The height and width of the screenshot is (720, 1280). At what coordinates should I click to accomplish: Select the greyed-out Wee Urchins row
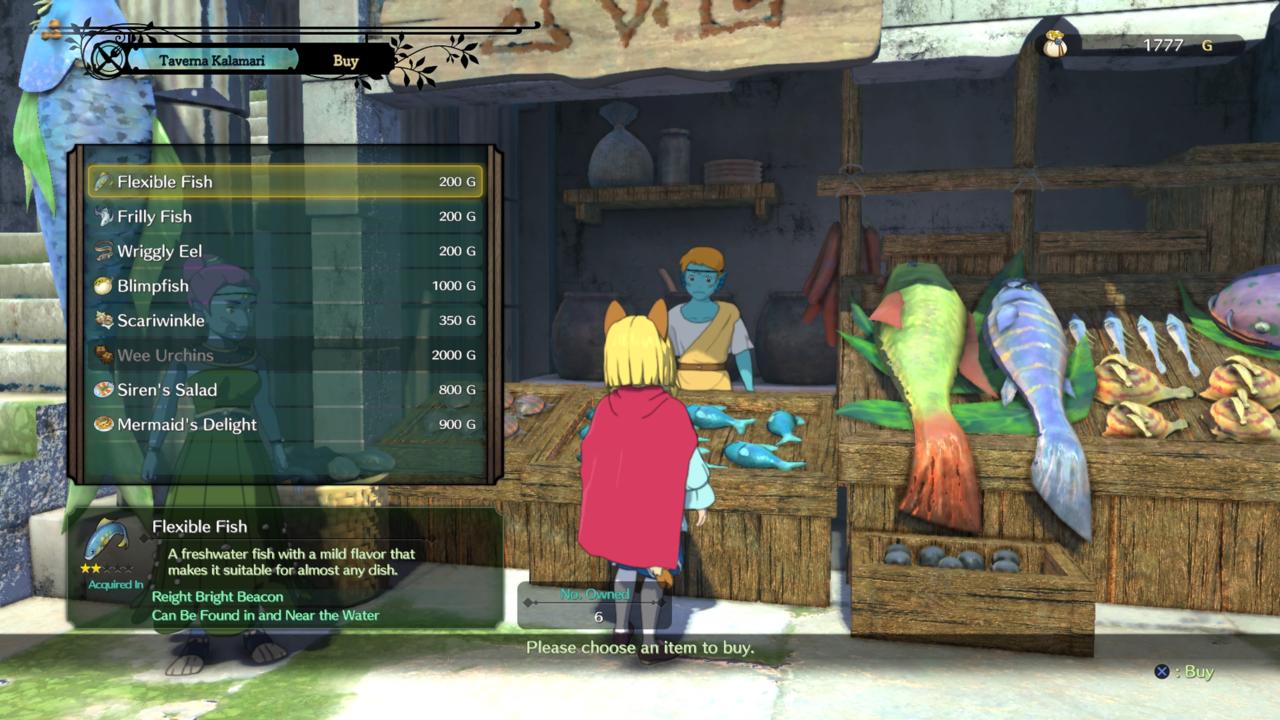(285, 355)
